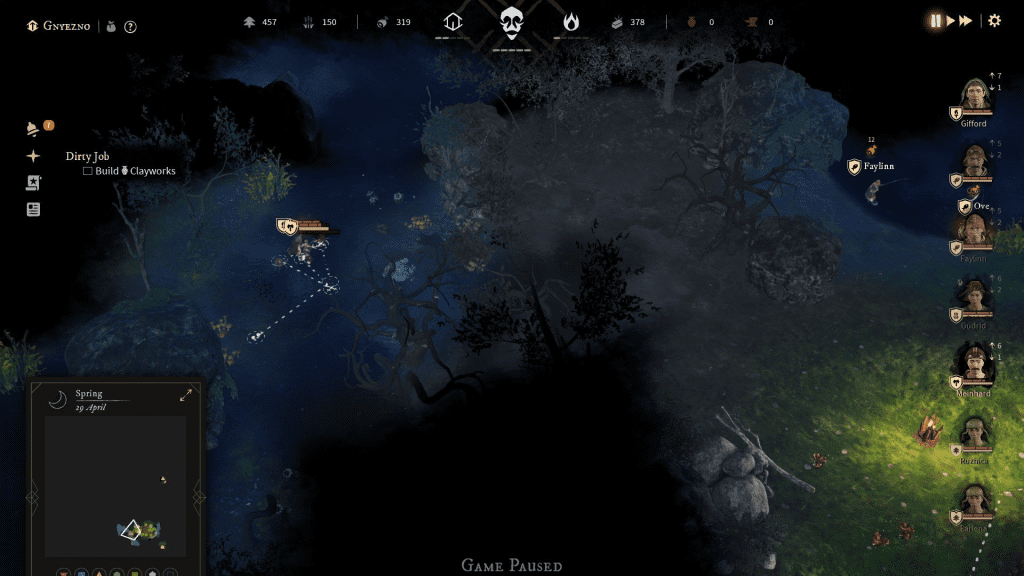Viewport: 1024px width, 576px height.
Task: Select villager Meinhard's portrait
Action: pyautogui.click(x=973, y=363)
